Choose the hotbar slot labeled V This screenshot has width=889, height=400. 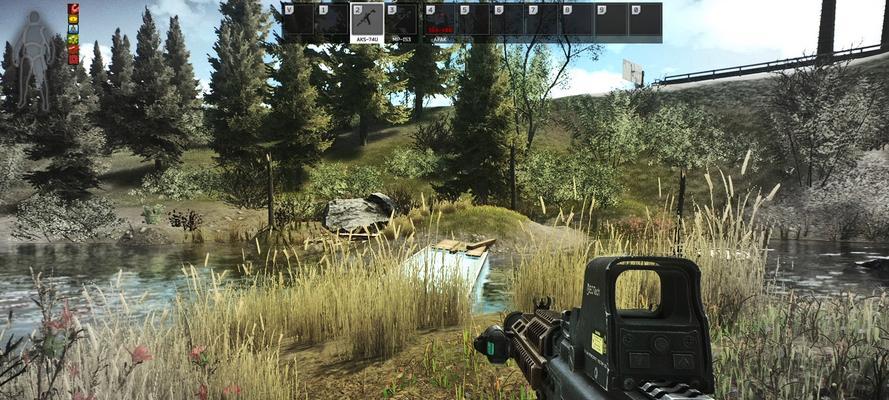tap(297, 21)
